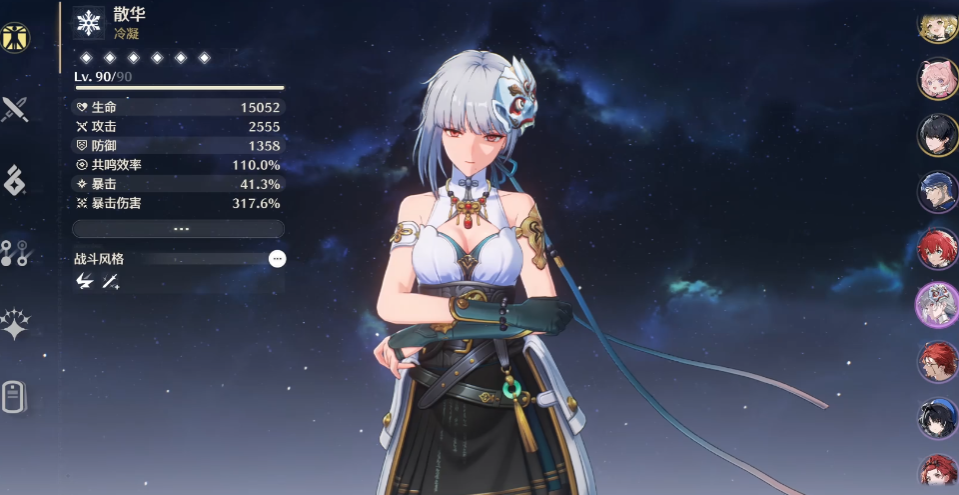The image size is (959, 495).
Task: Select the purple-ringed silver-haired portrait
Action: click(x=937, y=304)
